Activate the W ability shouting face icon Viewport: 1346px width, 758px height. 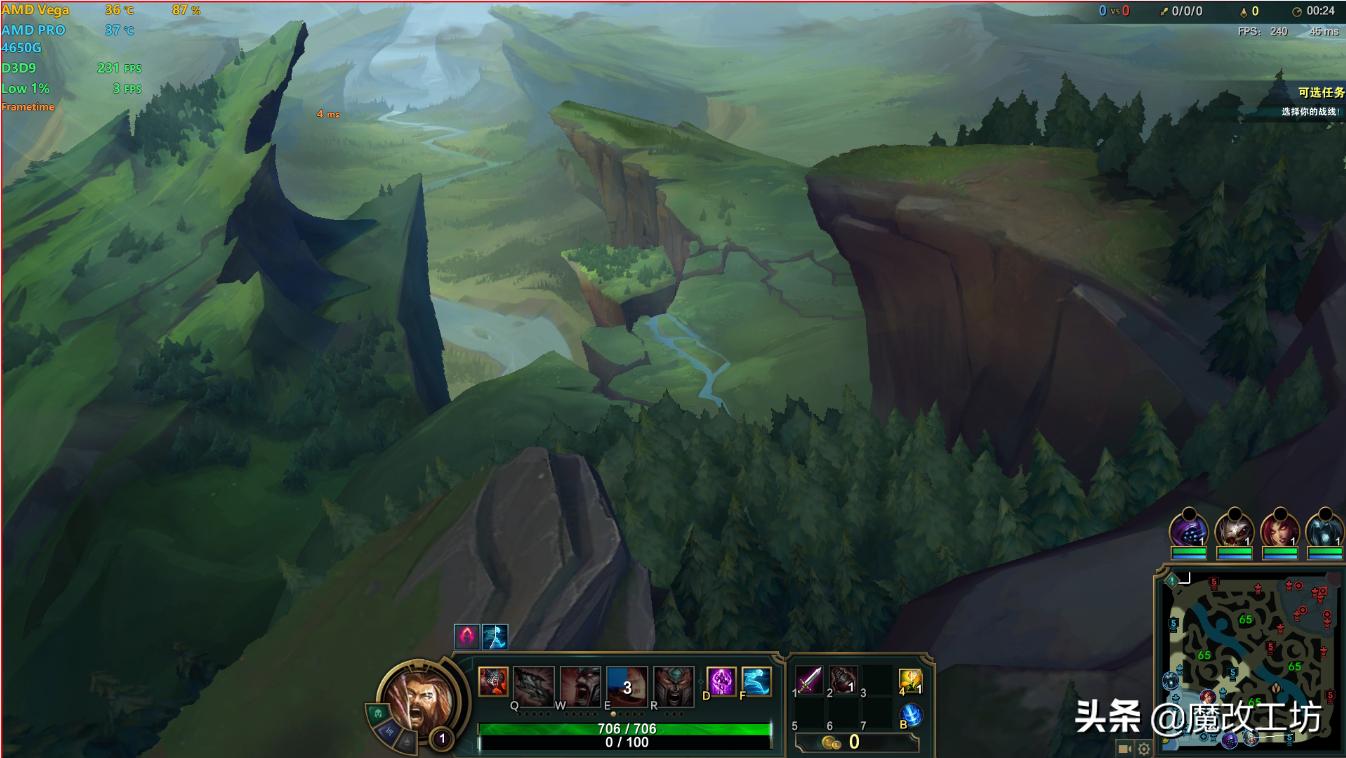pos(580,686)
